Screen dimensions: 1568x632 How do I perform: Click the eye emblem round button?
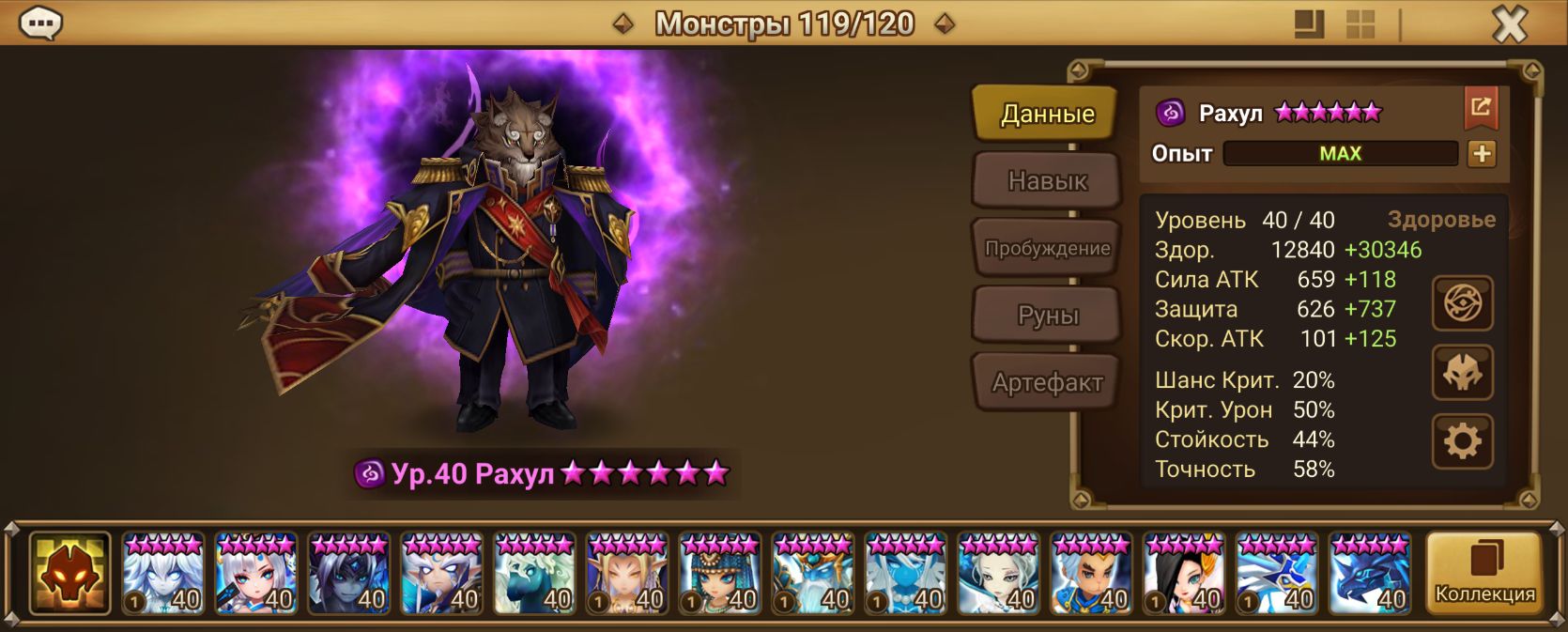[1462, 303]
